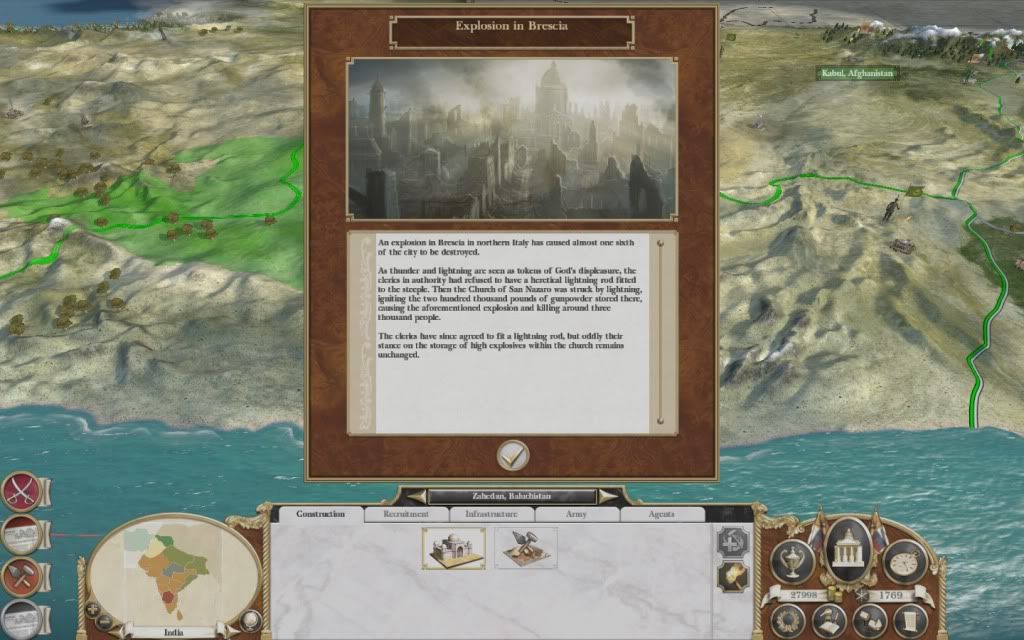Open the Infrastructure tab
The width and height of the screenshot is (1024, 640).
tap(491, 514)
